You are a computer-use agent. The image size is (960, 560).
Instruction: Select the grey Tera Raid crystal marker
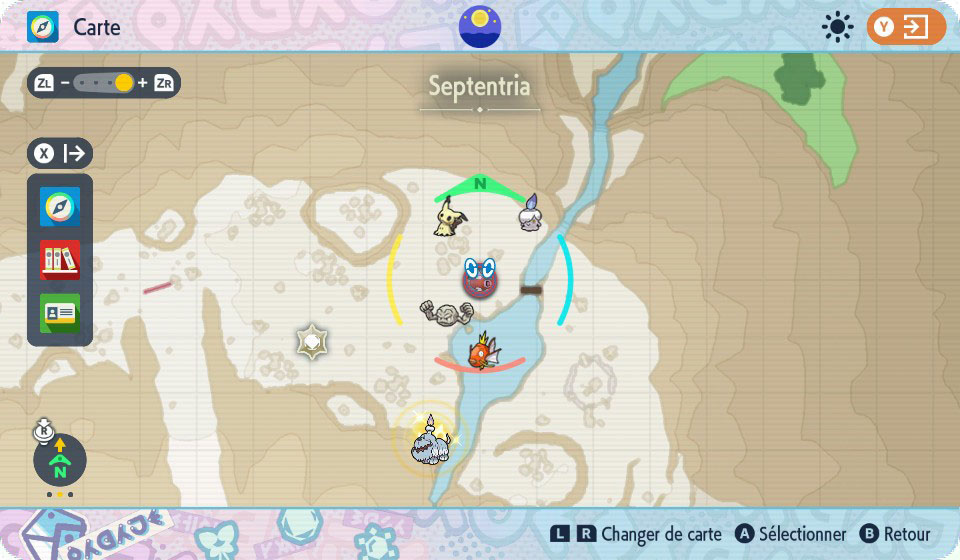tap(313, 343)
